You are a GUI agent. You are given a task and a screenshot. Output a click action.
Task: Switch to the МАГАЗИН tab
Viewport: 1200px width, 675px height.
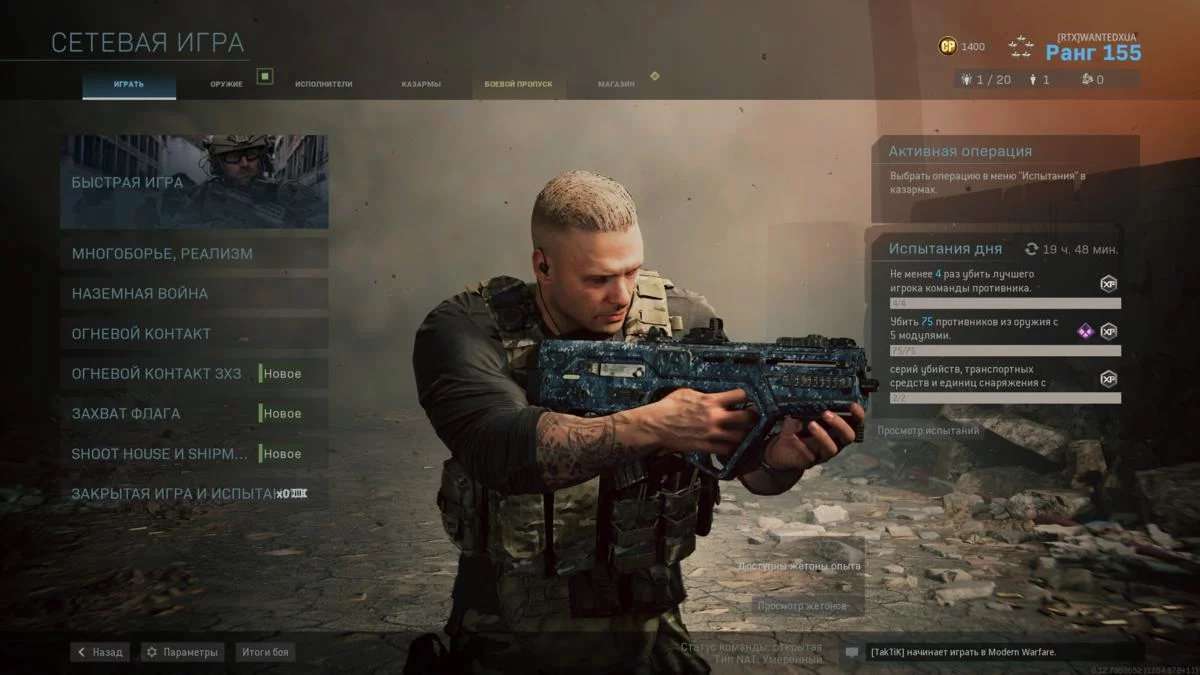coord(616,84)
